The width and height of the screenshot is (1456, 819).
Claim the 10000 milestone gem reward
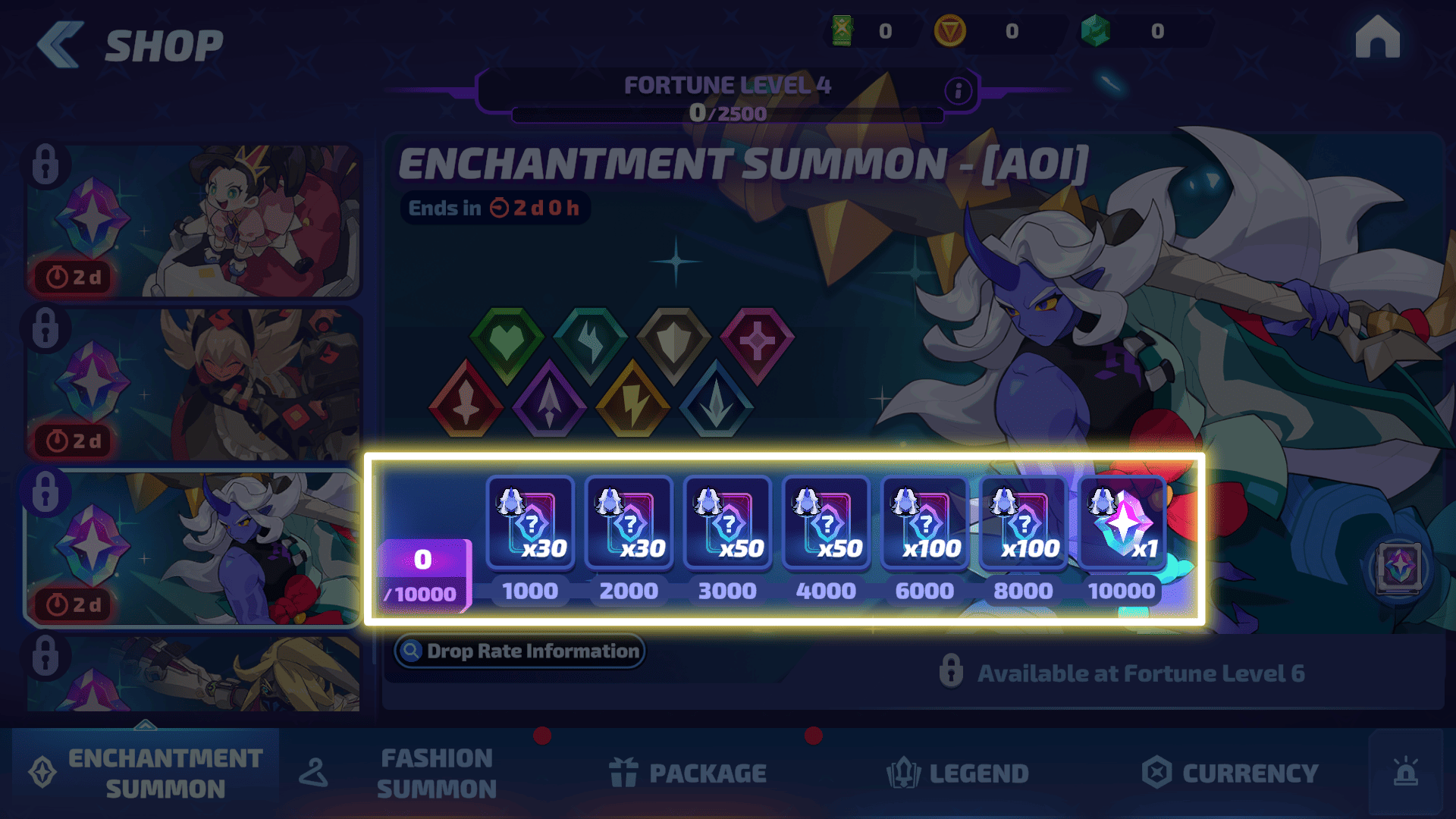tap(1122, 523)
